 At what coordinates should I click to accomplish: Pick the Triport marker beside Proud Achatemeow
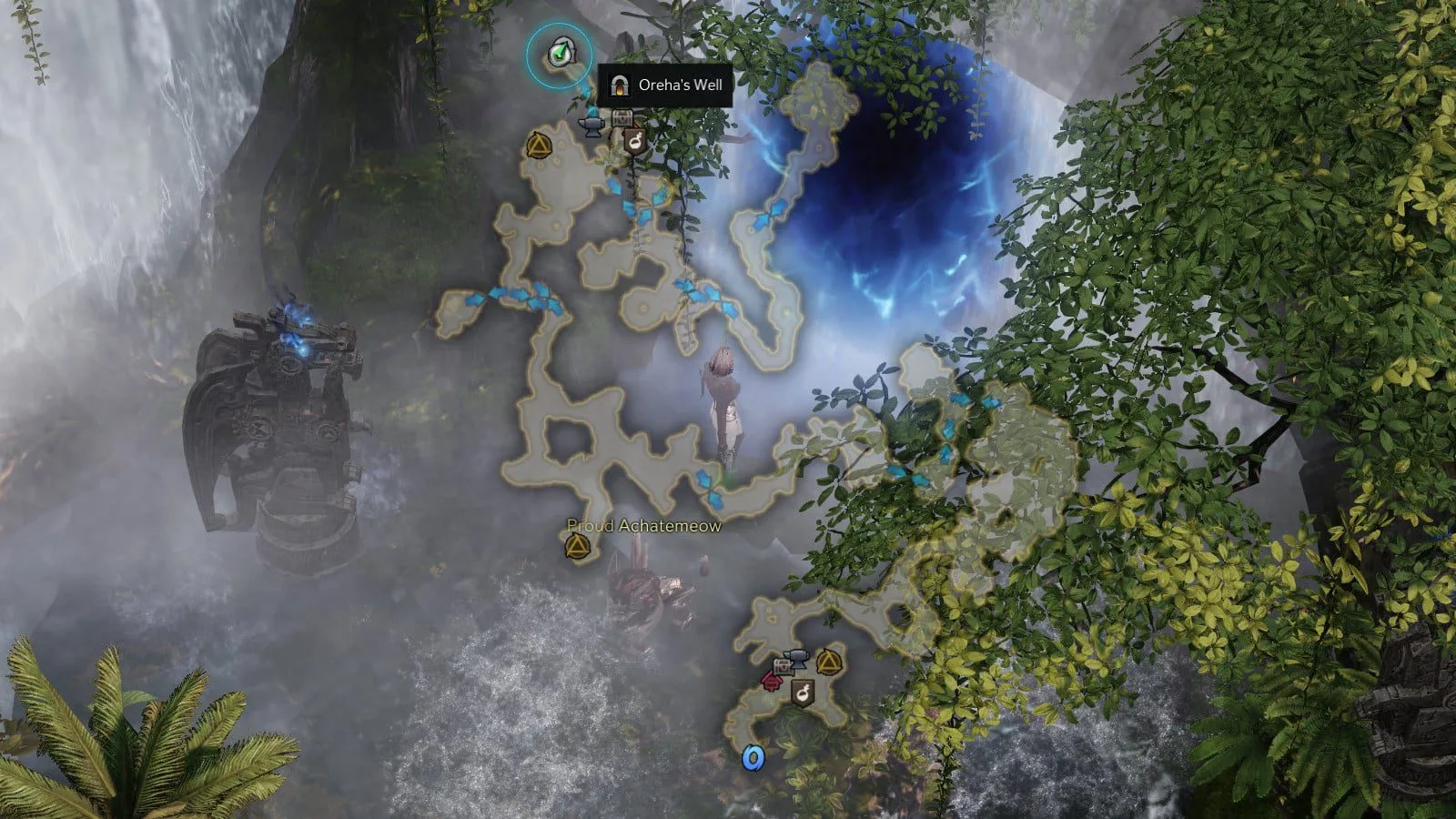pyautogui.click(x=576, y=546)
